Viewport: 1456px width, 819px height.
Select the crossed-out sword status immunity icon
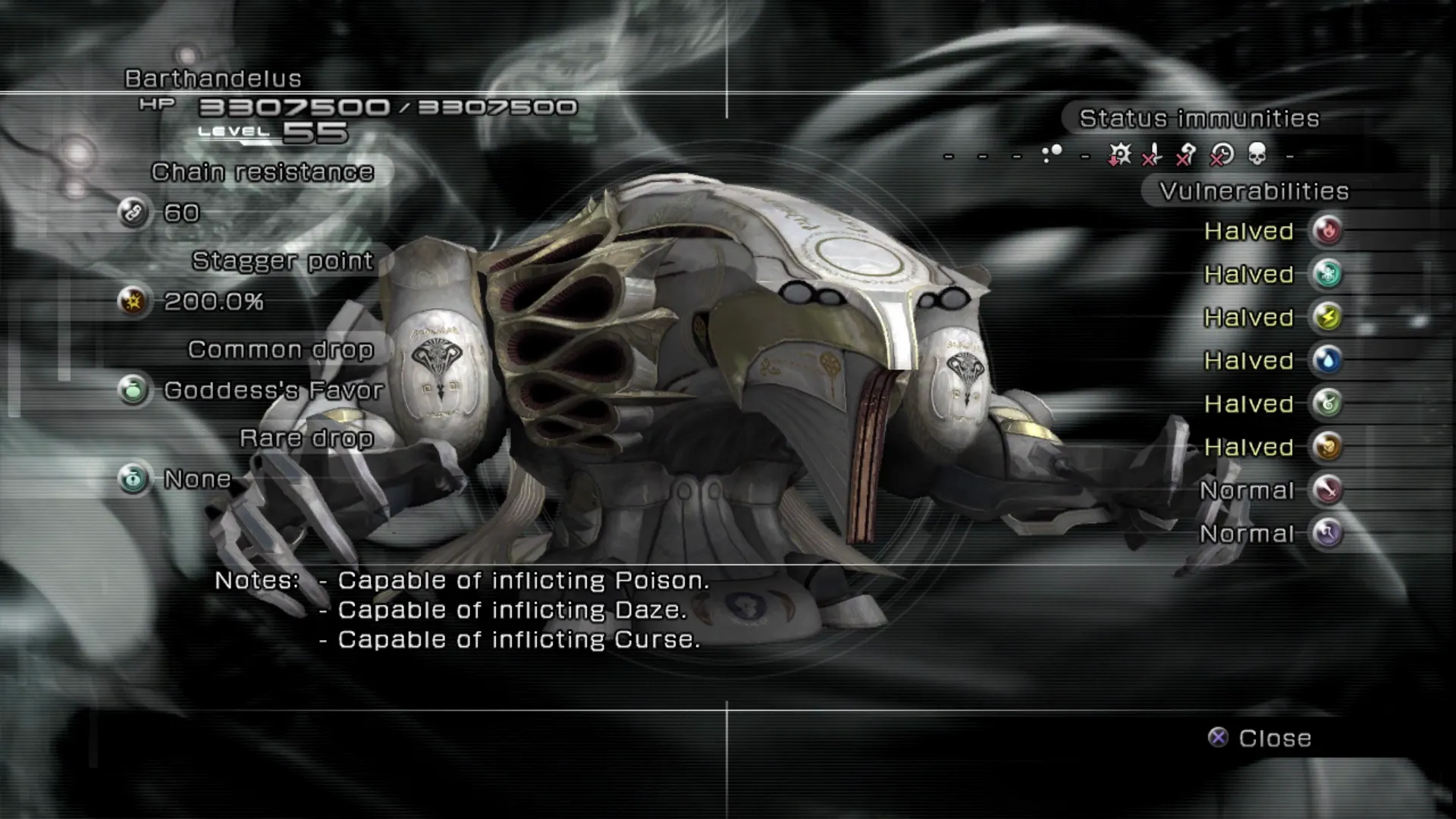pyautogui.click(x=1153, y=155)
